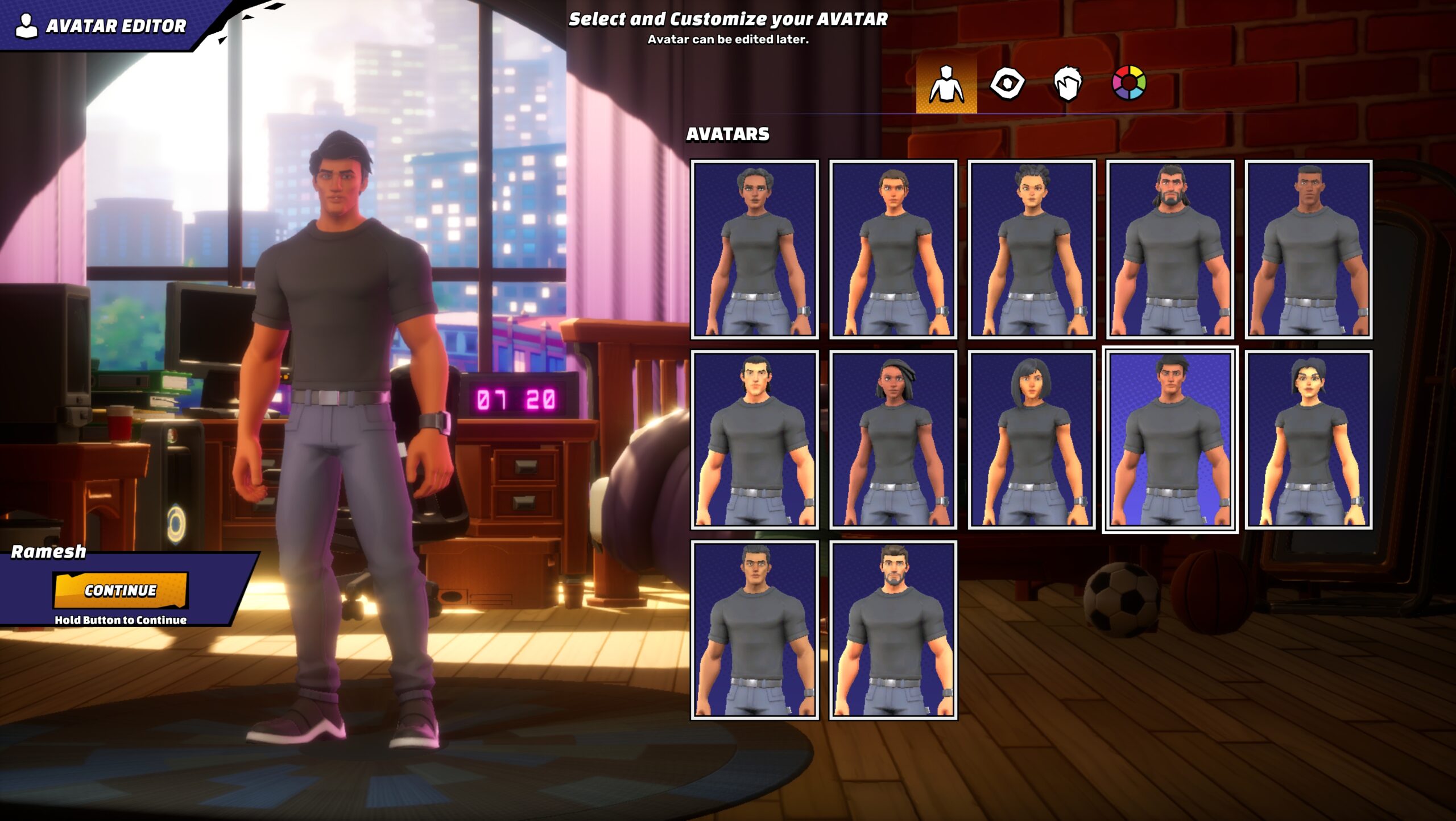Select the highlighted avatar with the brighter background
Viewport: 1456px width, 821px height.
[1170, 439]
